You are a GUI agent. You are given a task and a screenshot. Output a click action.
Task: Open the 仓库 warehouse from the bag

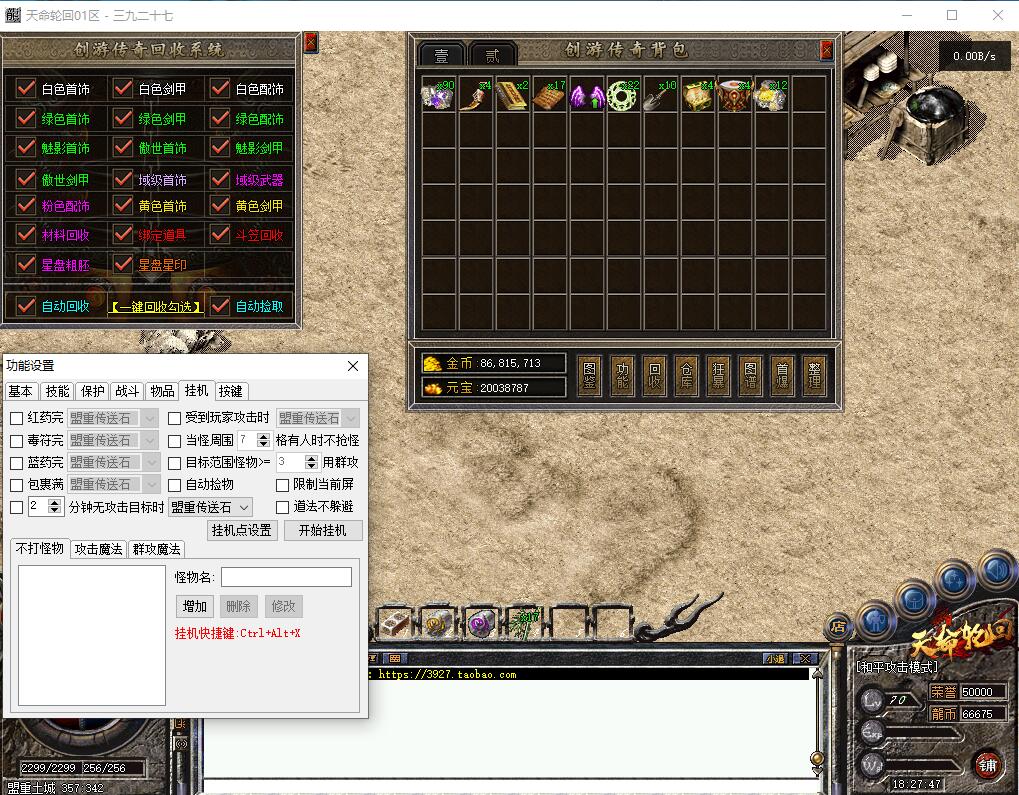point(685,373)
